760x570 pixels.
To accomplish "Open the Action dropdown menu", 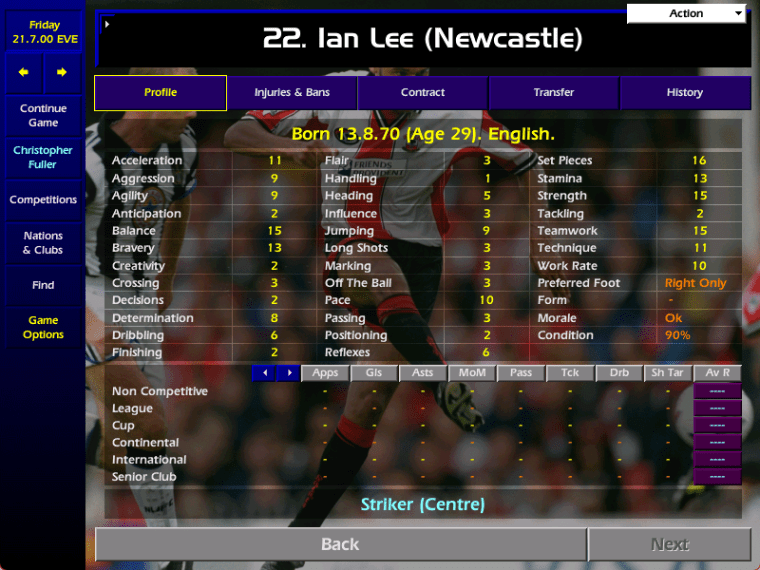I will coord(687,14).
